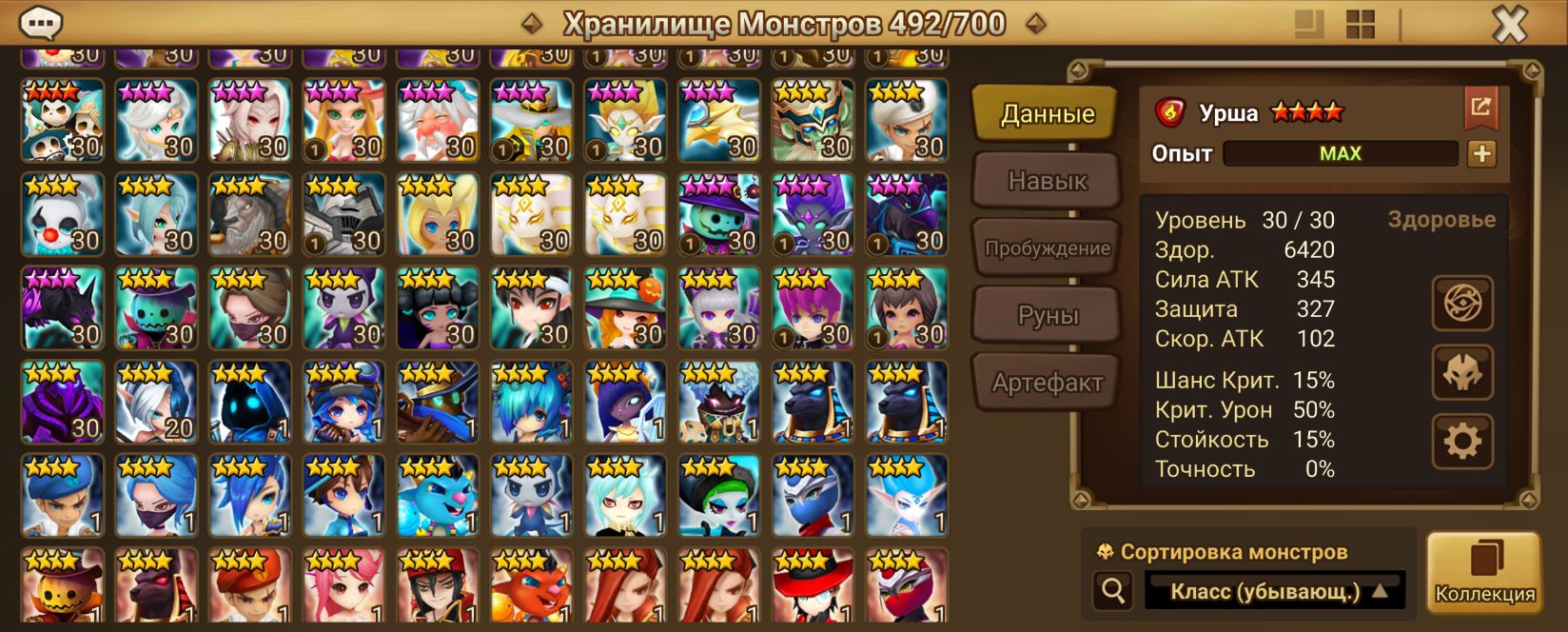Click the eye symbol round button

pos(1462,304)
